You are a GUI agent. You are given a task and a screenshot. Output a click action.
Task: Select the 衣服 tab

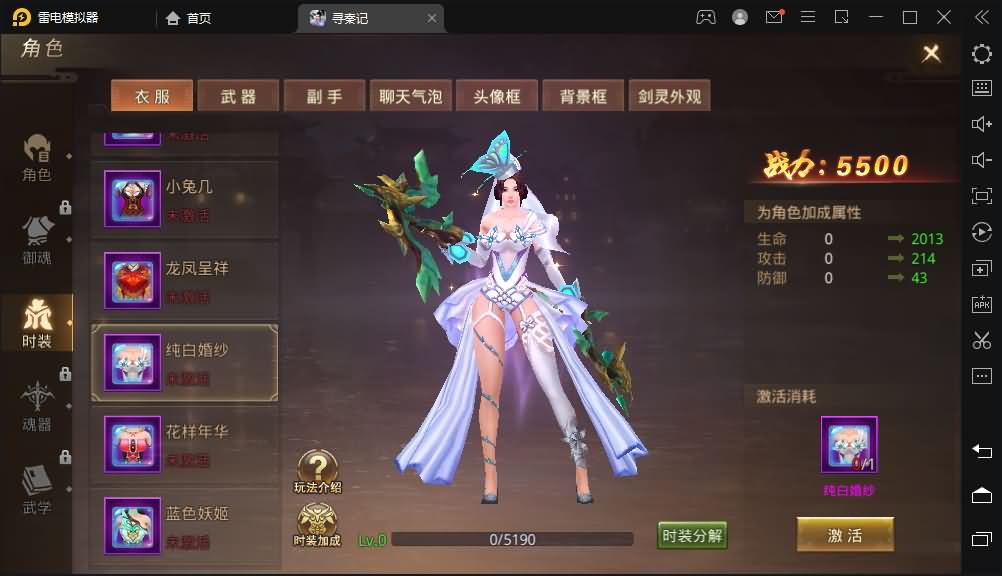[x=152, y=96]
